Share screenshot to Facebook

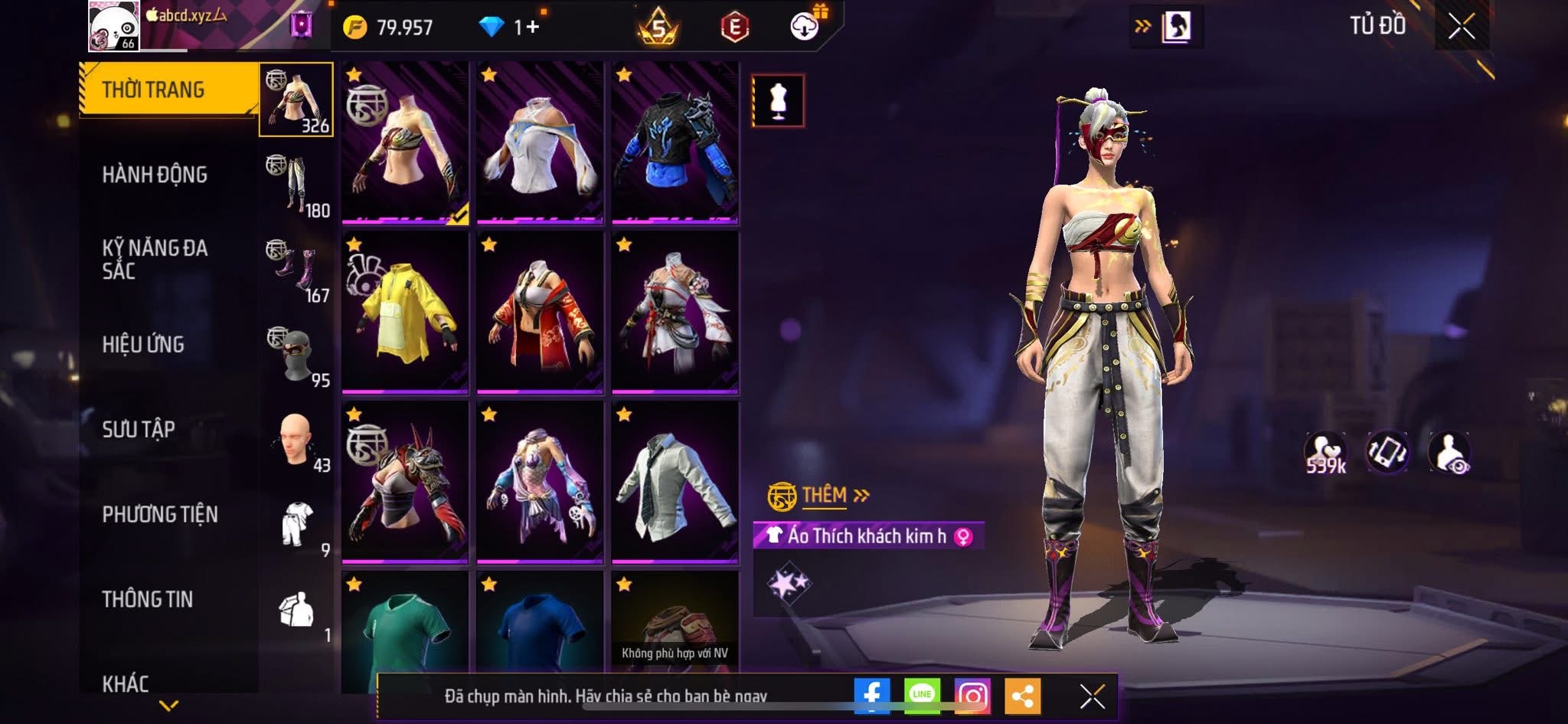pyautogui.click(x=872, y=696)
